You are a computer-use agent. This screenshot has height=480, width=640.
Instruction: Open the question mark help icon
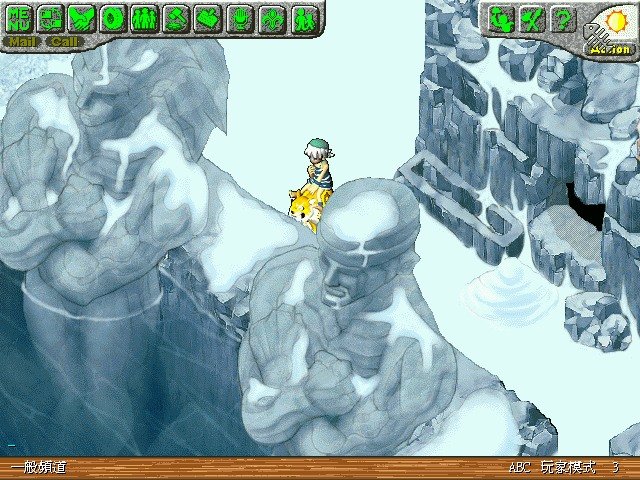point(564,18)
